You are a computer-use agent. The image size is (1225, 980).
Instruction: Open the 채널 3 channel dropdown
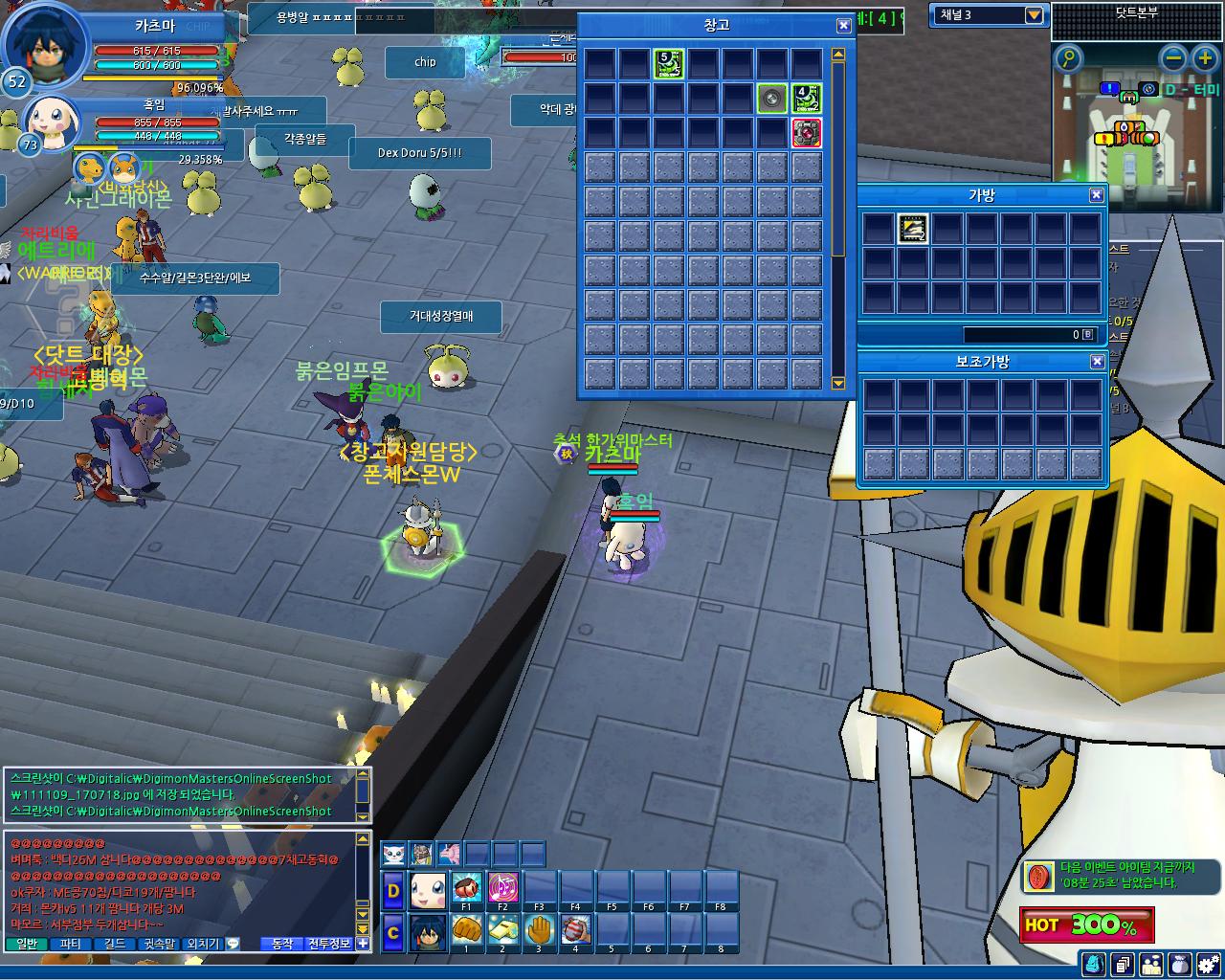click(x=1034, y=15)
